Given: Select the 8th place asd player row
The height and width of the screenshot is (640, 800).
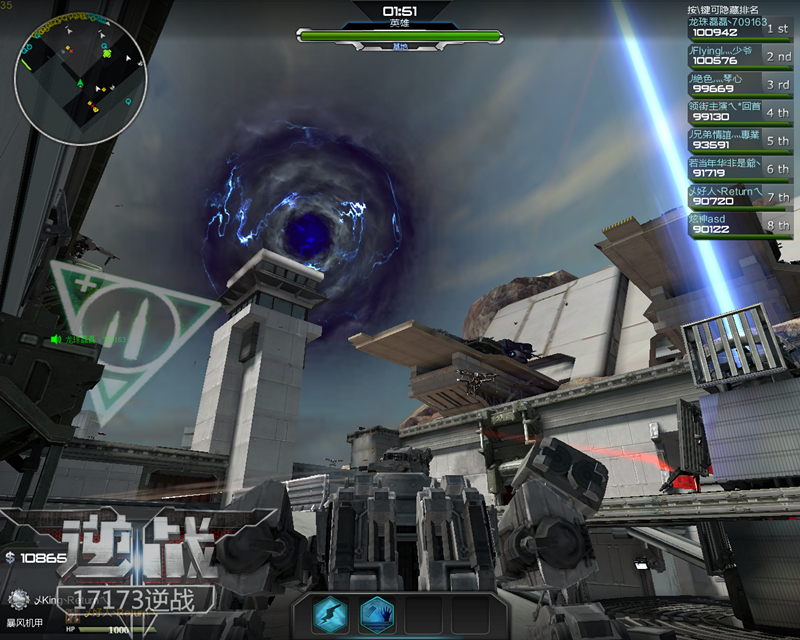Looking at the screenshot, I should 740,225.
